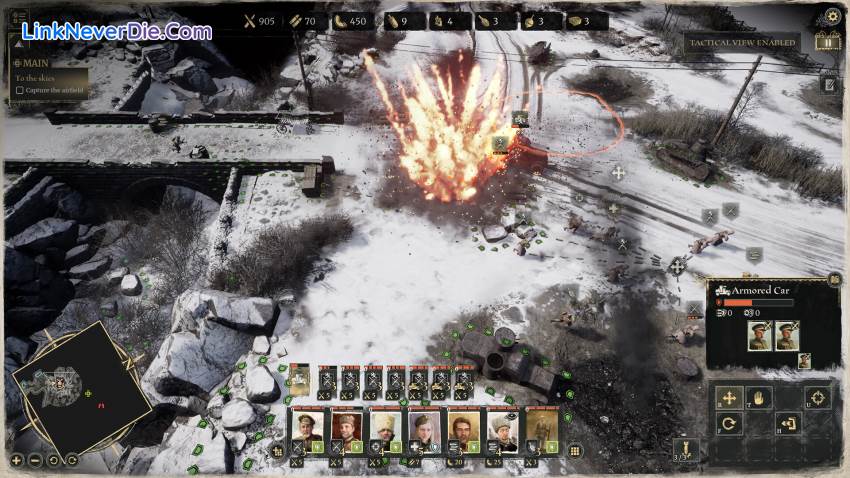Open the settings gear icon
850x478 pixels.
[x=832, y=16]
